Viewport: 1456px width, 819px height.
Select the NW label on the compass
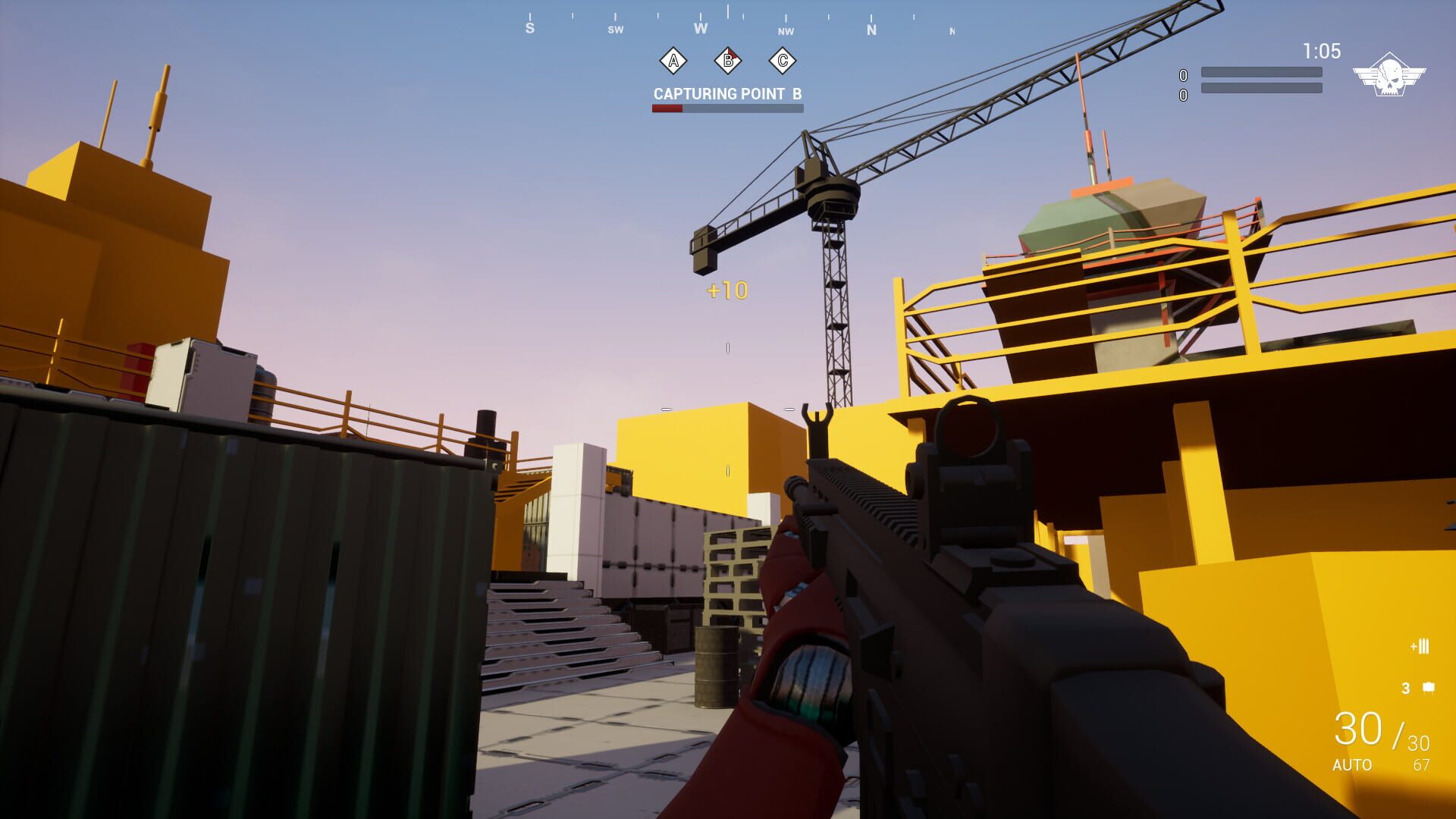tap(786, 32)
